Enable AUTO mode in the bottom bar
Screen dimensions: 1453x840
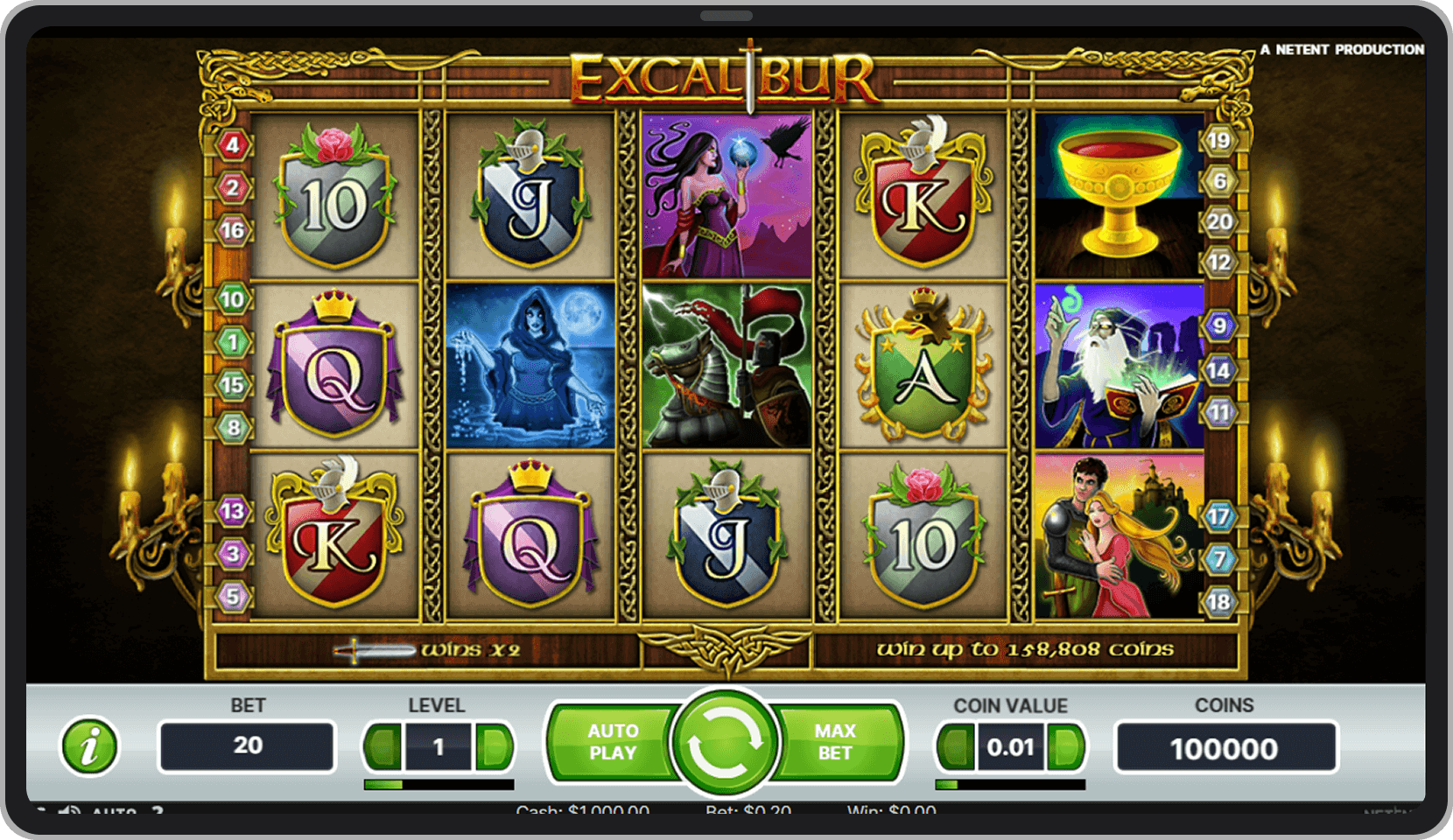[113, 812]
